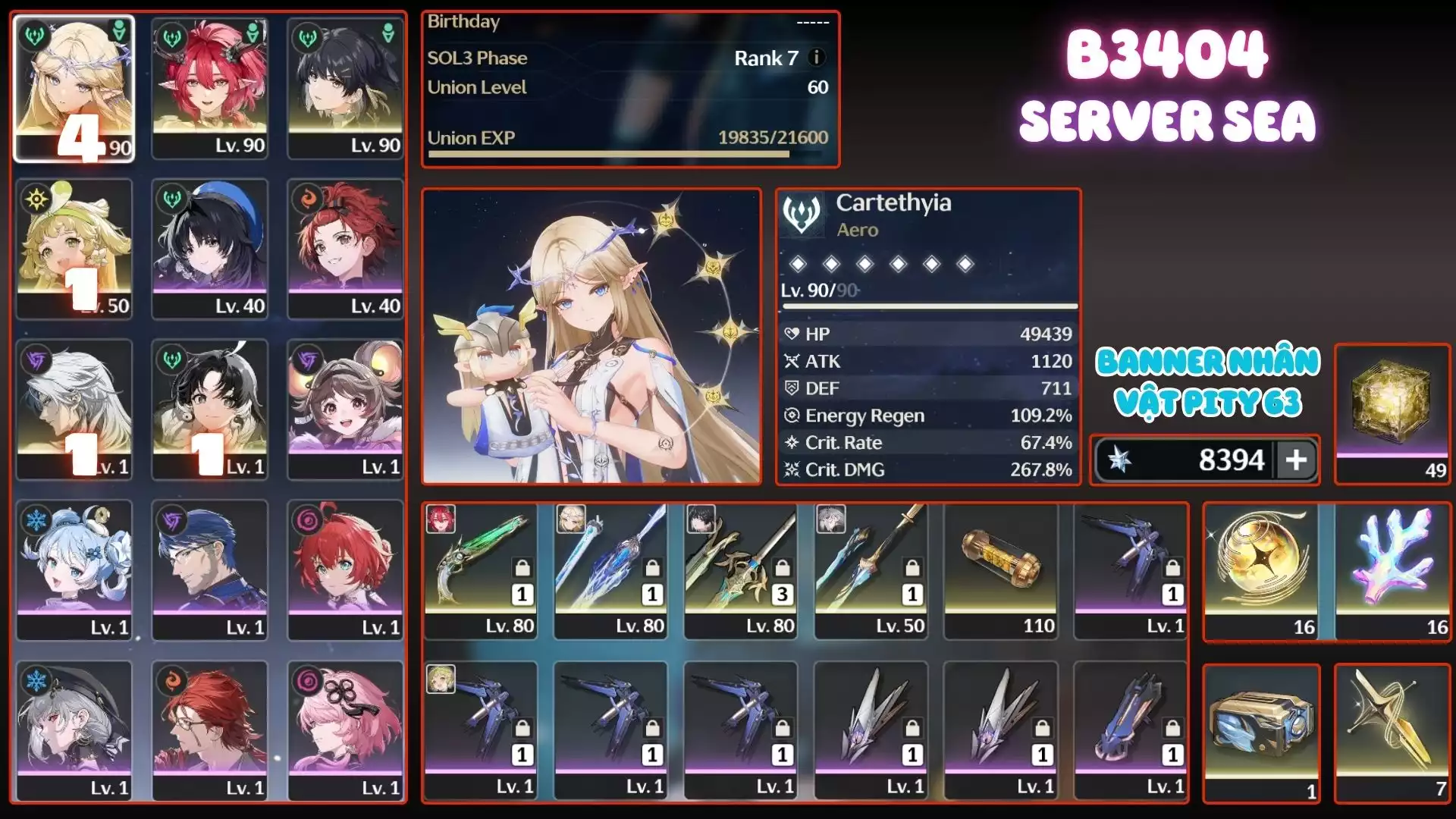
Task: Select the blonde Spectro Lv. 50 character
Action: (x=74, y=249)
